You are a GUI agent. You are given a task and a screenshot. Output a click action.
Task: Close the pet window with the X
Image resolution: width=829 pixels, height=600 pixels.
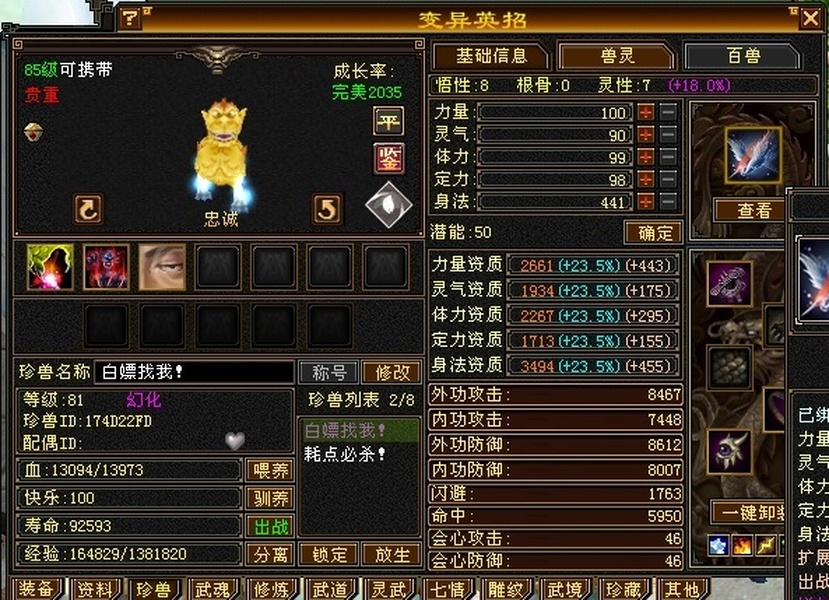(x=809, y=18)
